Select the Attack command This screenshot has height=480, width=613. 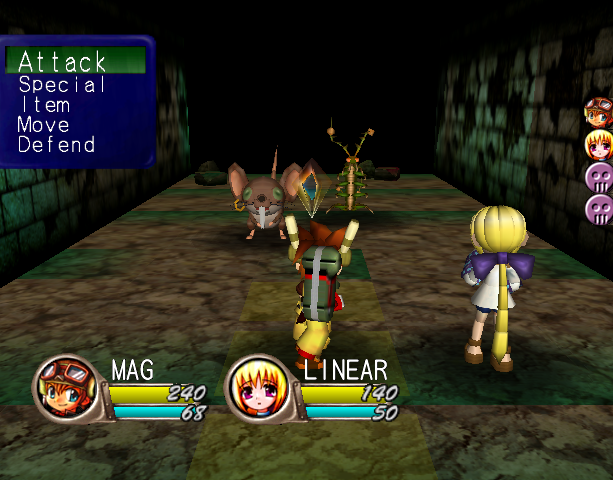click(x=62, y=62)
